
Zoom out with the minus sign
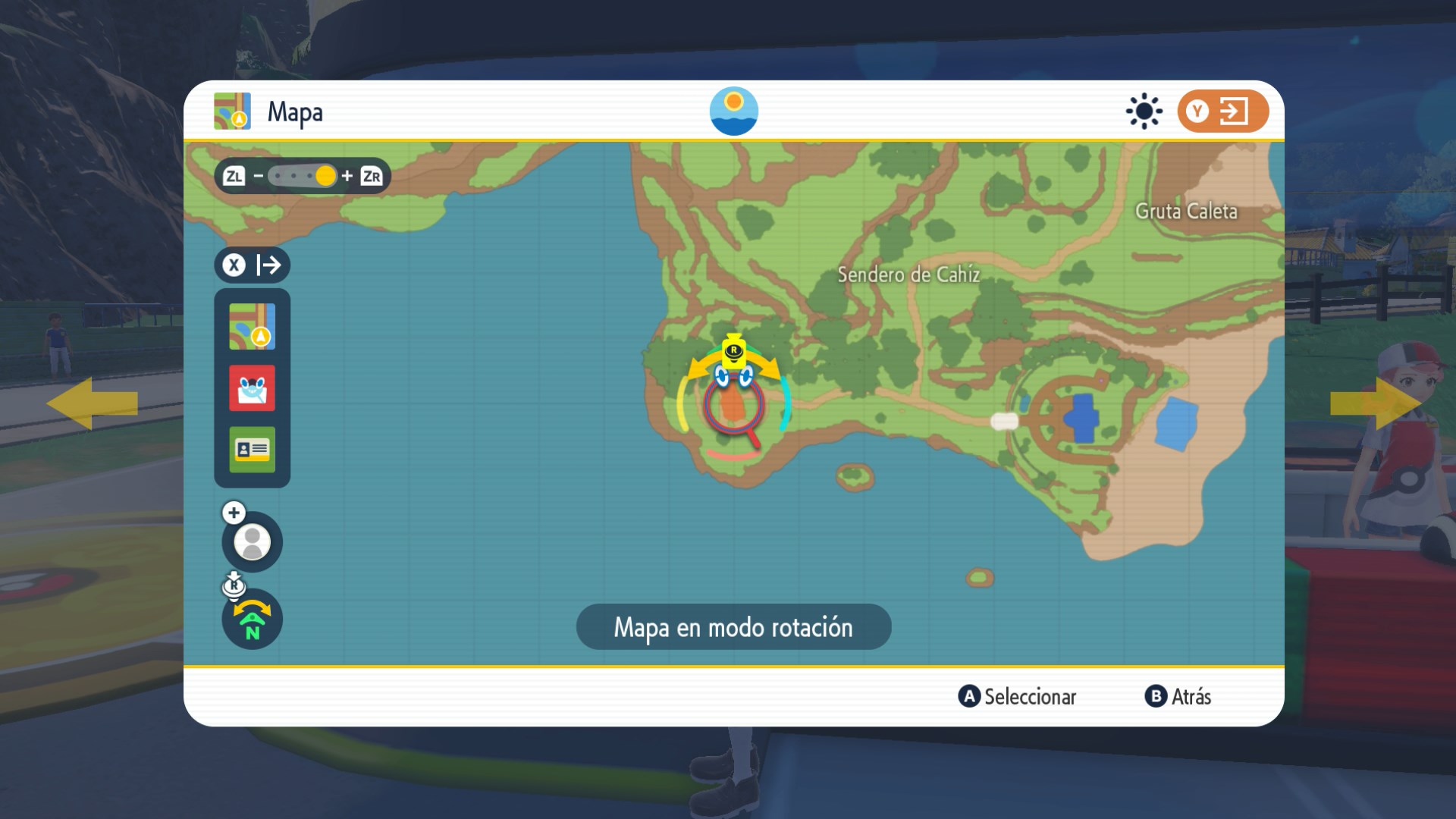(259, 176)
